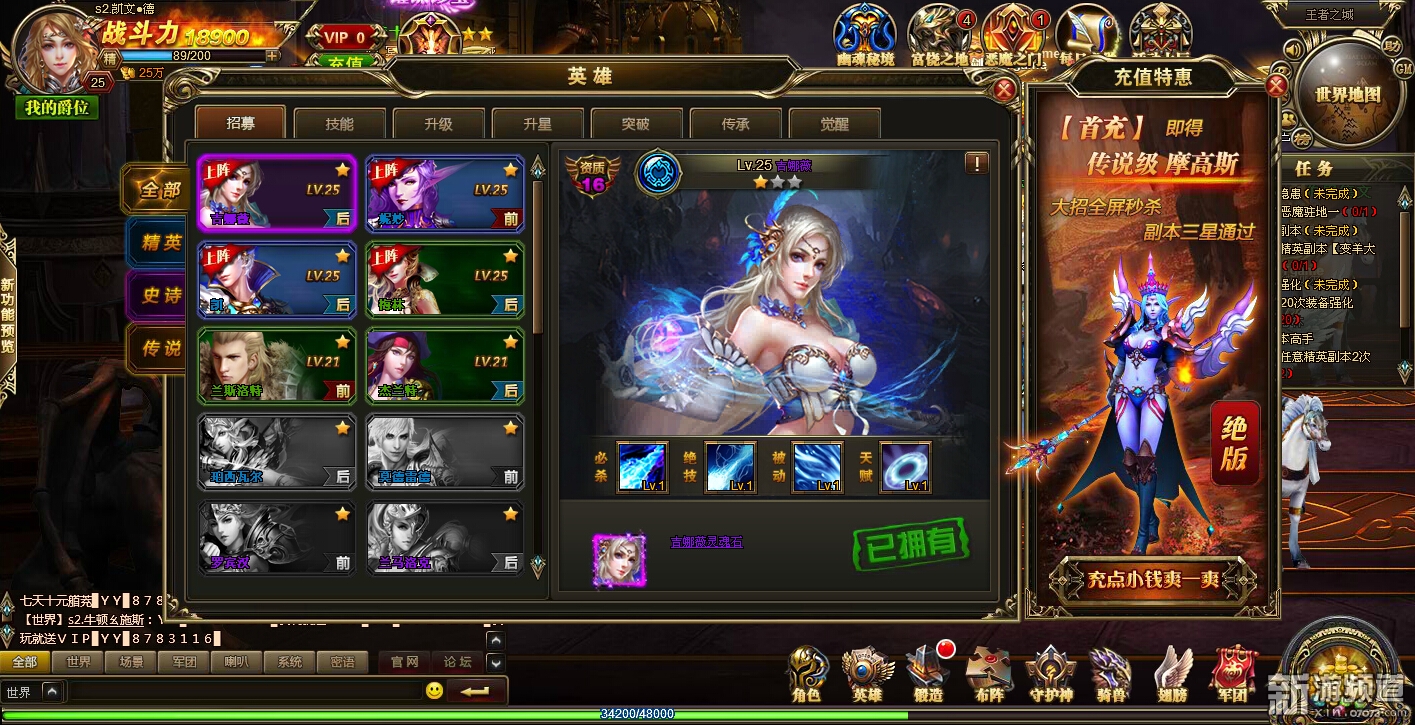Viewport: 1415px width, 725px height.
Task: Pick the grayed-out 罗宾汉 hero card
Action: (x=277, y=539)
